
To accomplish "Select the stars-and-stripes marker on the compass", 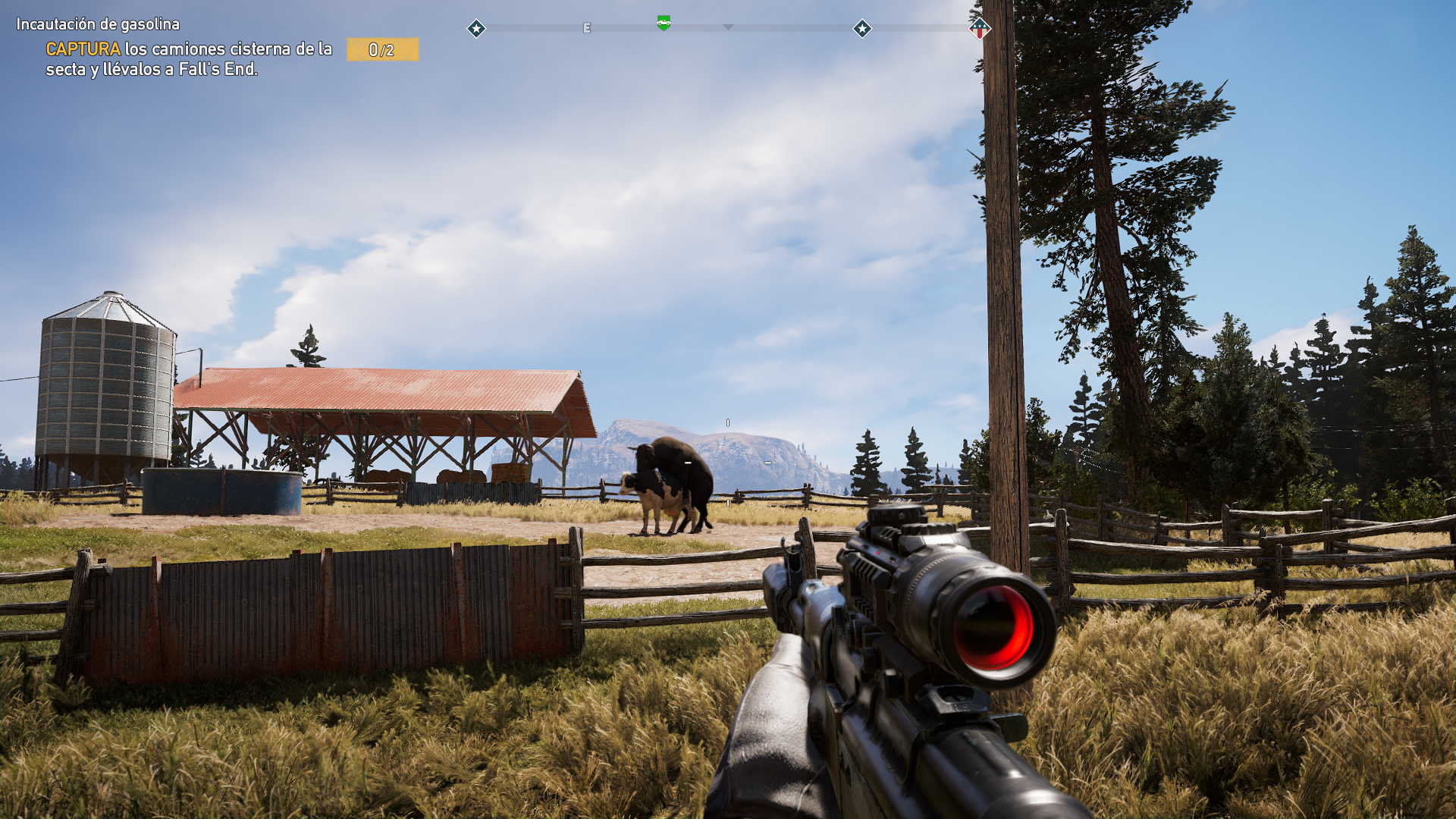I will pyautogui.click(x=979, y=29).
